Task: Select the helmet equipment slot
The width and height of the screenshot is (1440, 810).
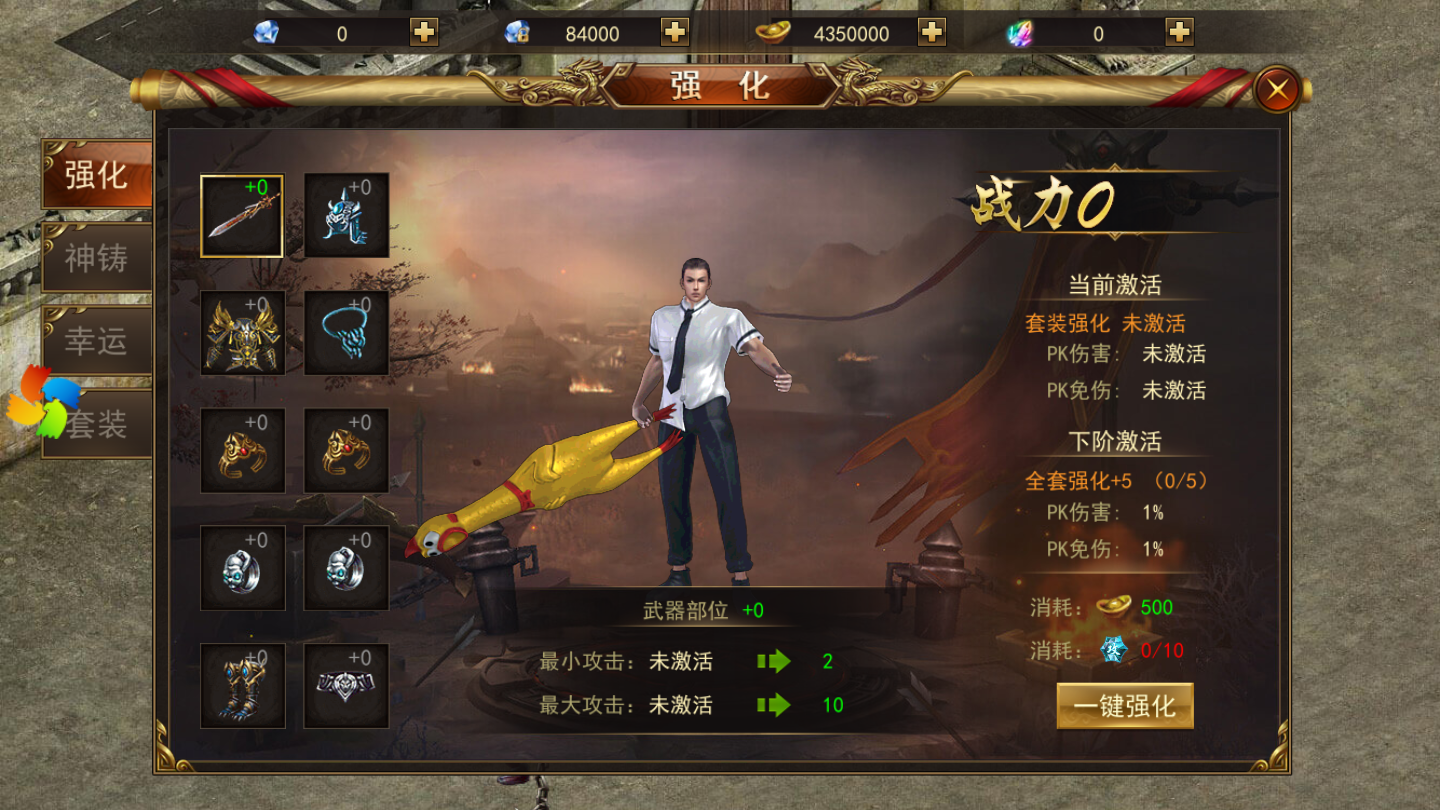Action: 345,214
